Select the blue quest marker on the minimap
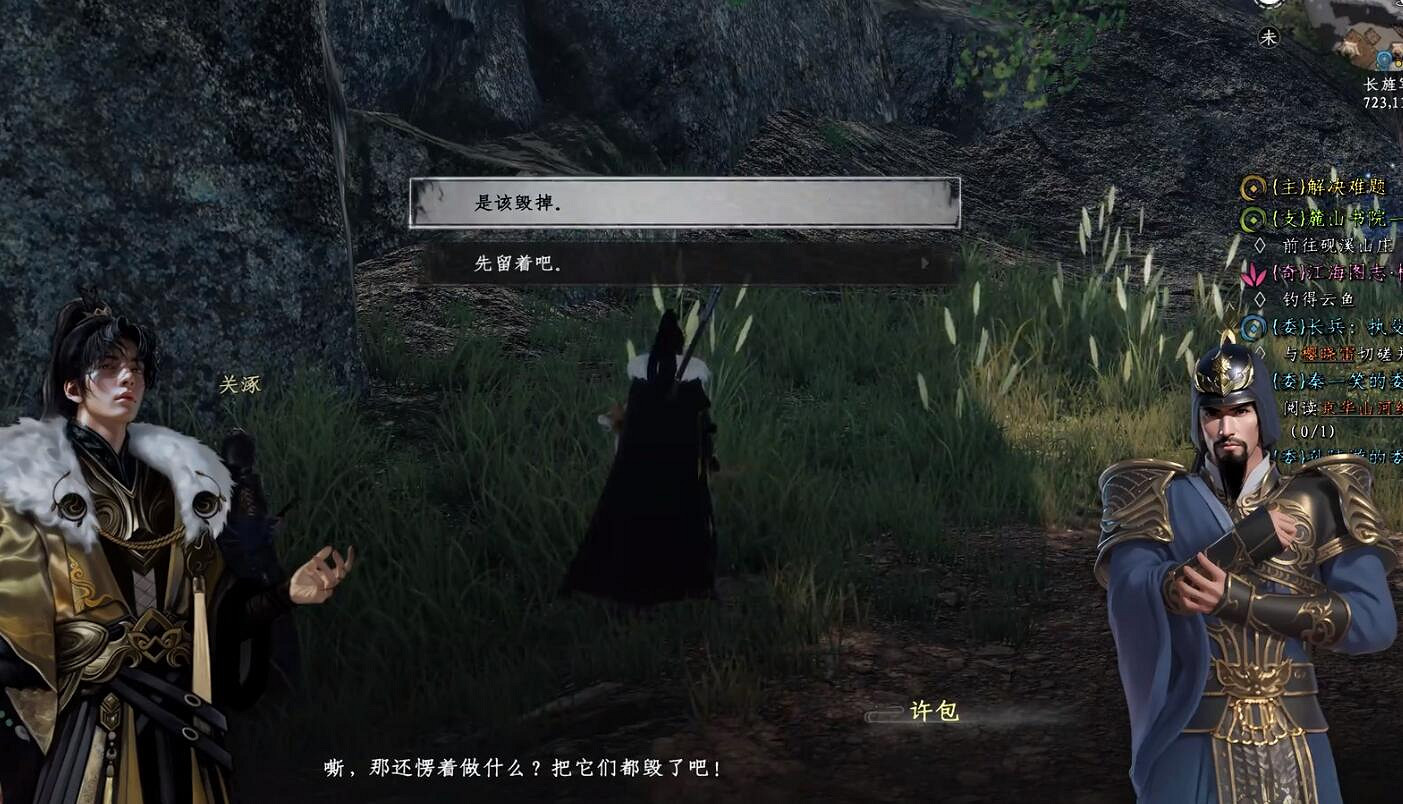 pos(1383,61)
